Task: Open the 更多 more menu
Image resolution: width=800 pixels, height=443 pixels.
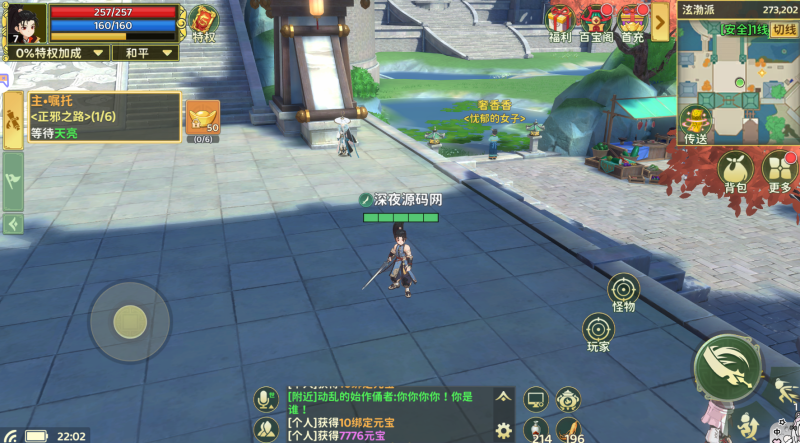Action: pyautogui.click(x=780, y=170)
